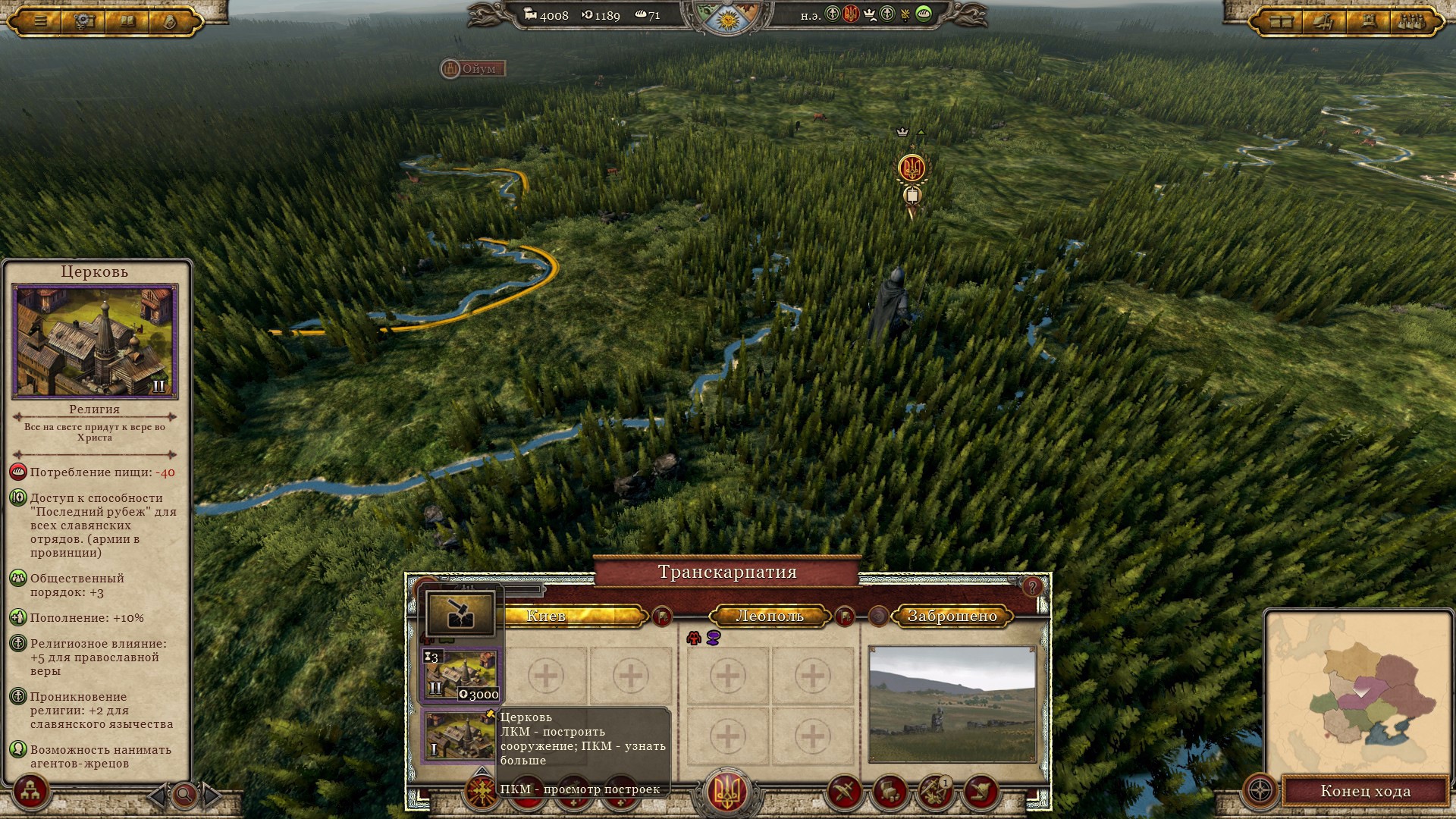Open the main menu hamburger button
1456x819 pixels.
(x=40, y=21)
